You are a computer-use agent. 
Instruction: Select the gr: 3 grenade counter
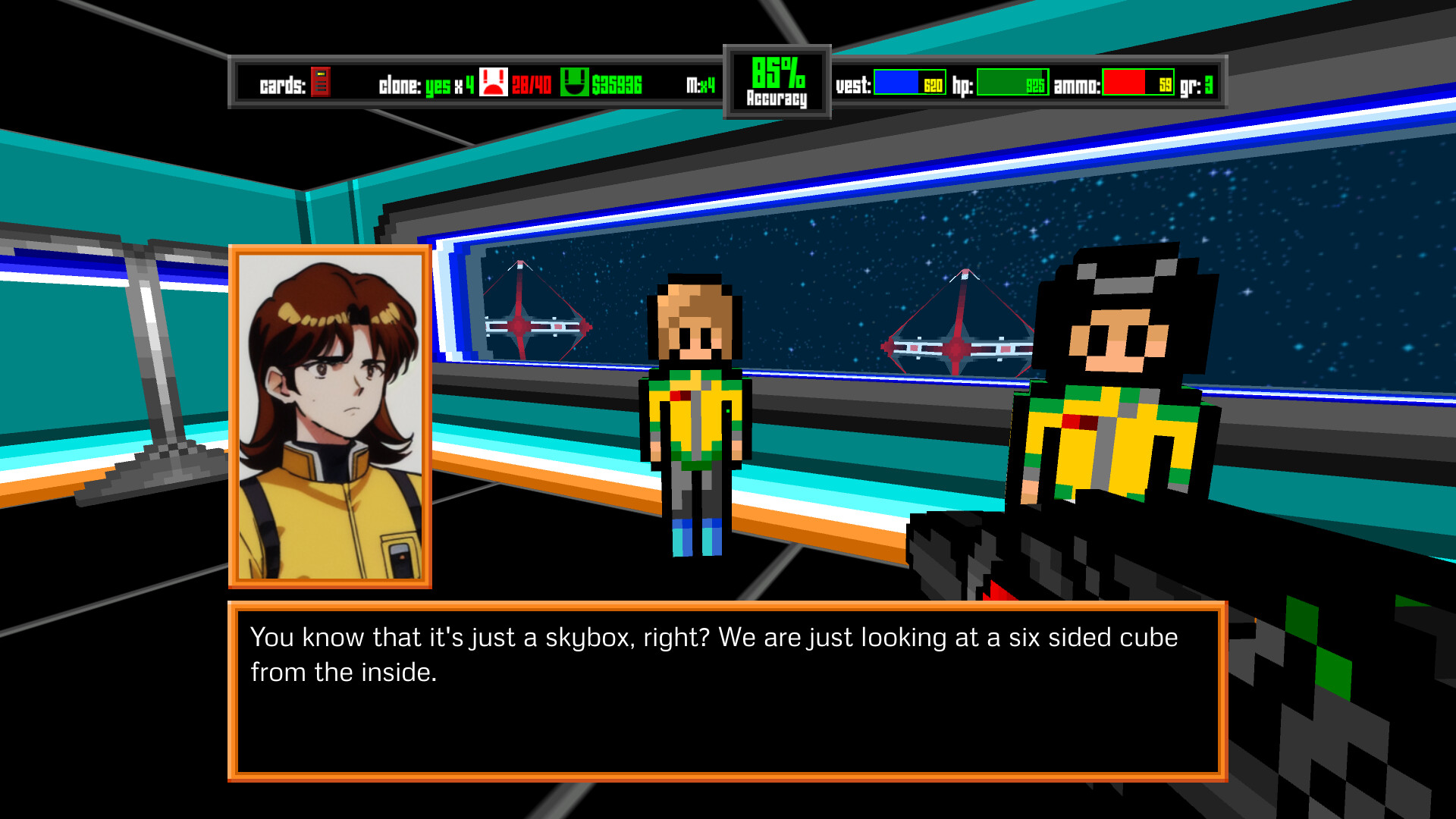coord(1197,84)
